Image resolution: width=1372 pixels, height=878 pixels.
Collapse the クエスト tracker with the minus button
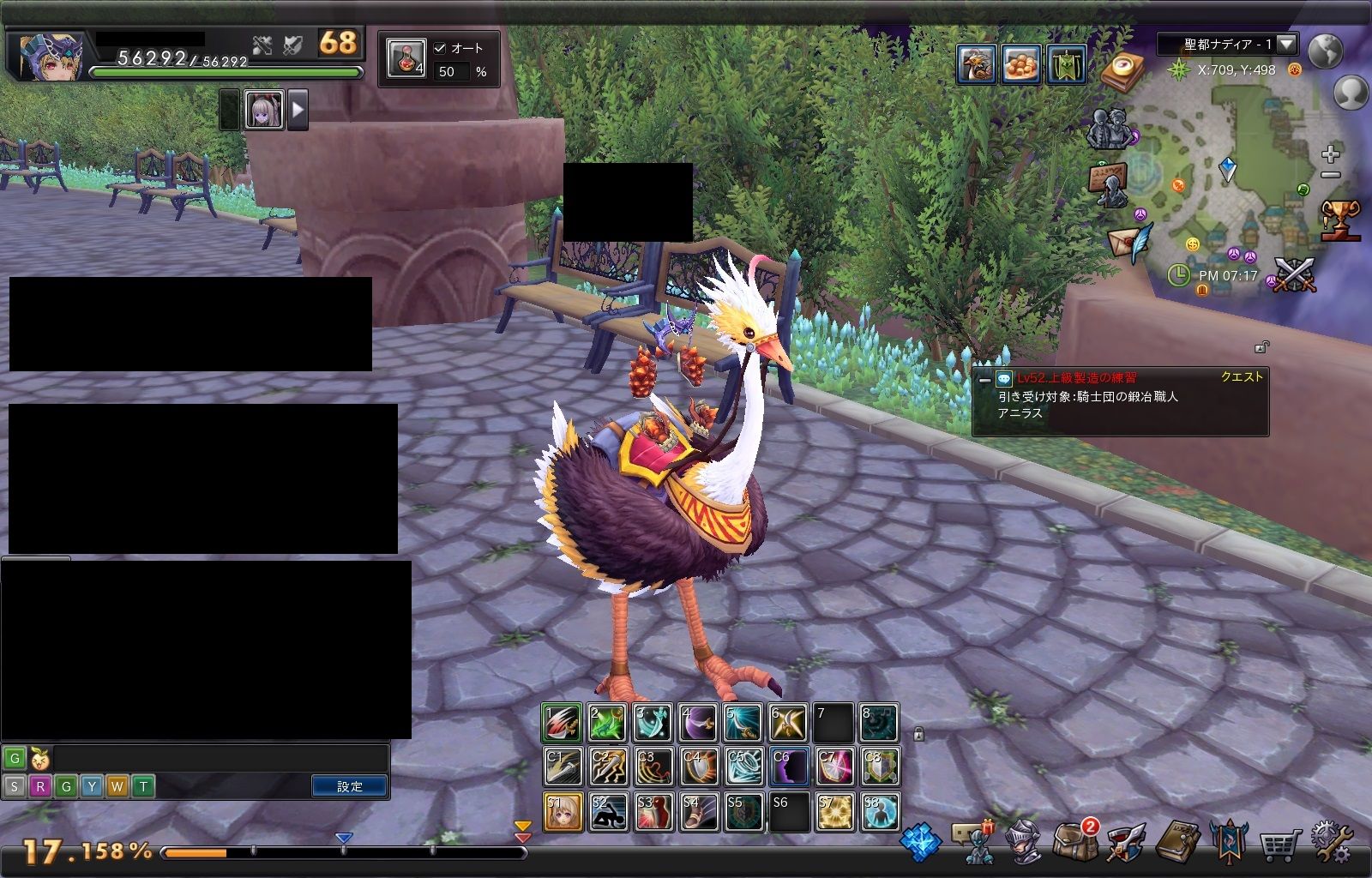pyautogui.click(x=984, y=379)
